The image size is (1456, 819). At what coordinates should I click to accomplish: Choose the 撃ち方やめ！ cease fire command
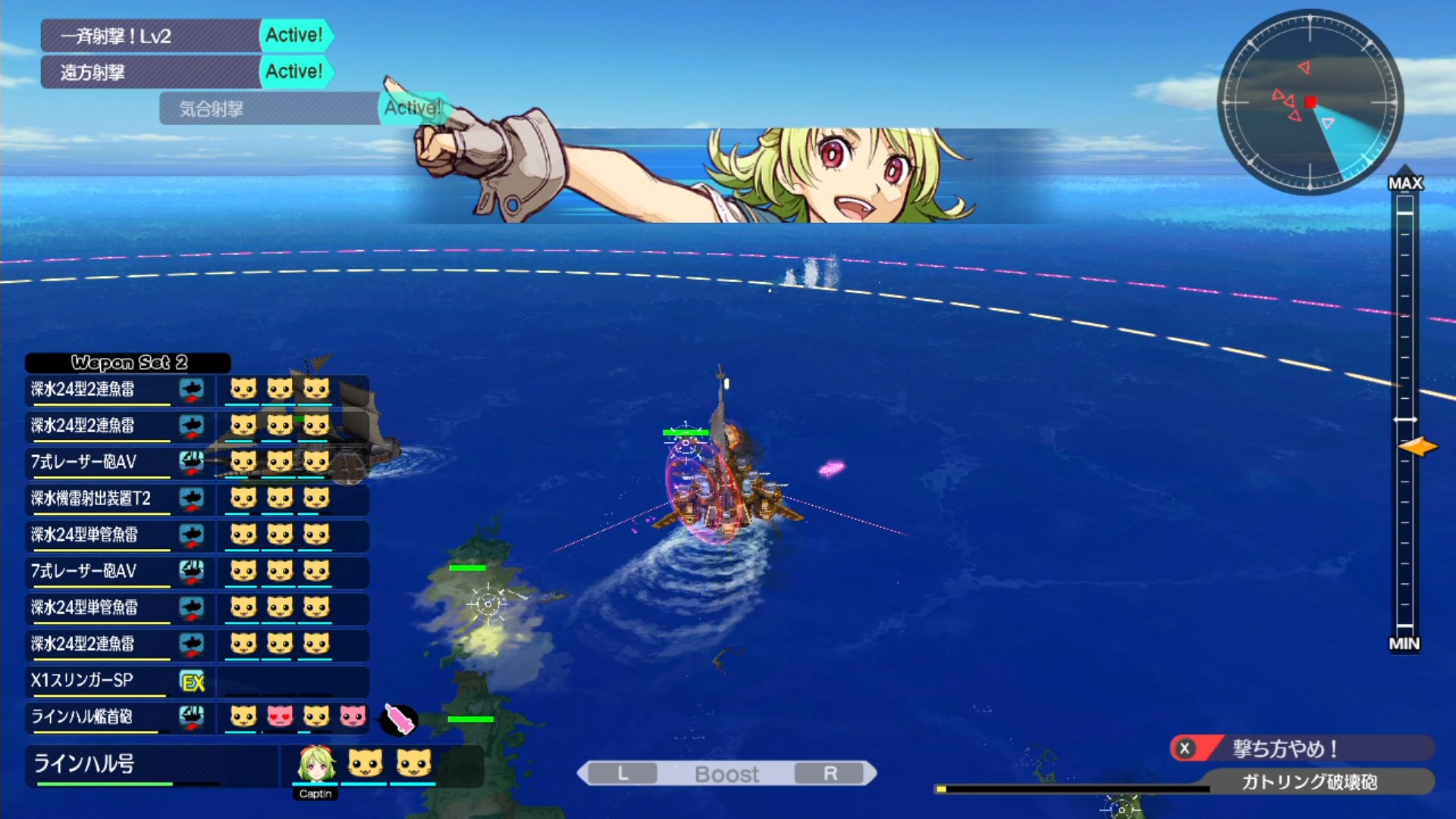pyautogui.click(x=1301, y=748)
